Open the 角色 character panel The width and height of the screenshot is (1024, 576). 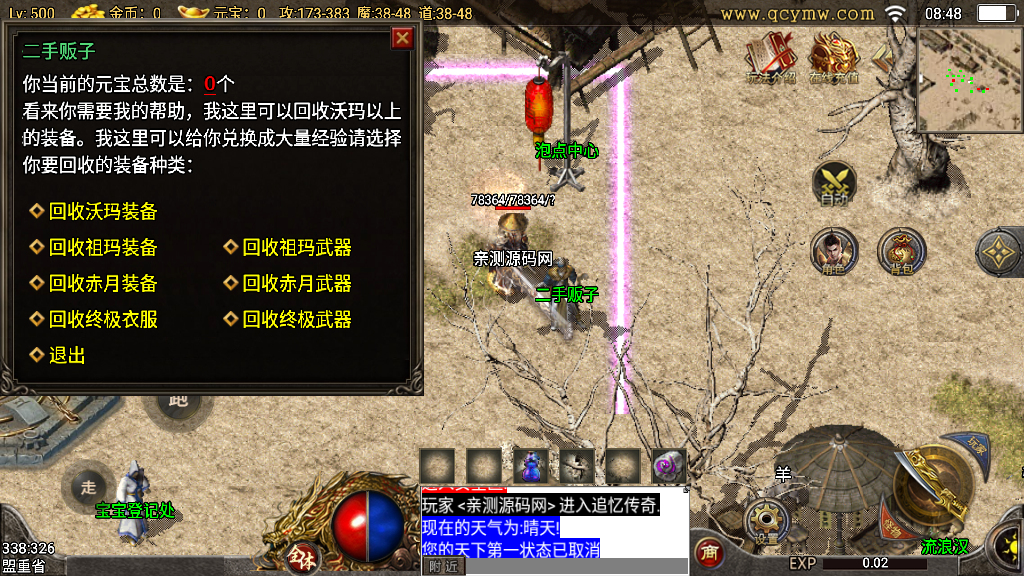tap(832, 251)
